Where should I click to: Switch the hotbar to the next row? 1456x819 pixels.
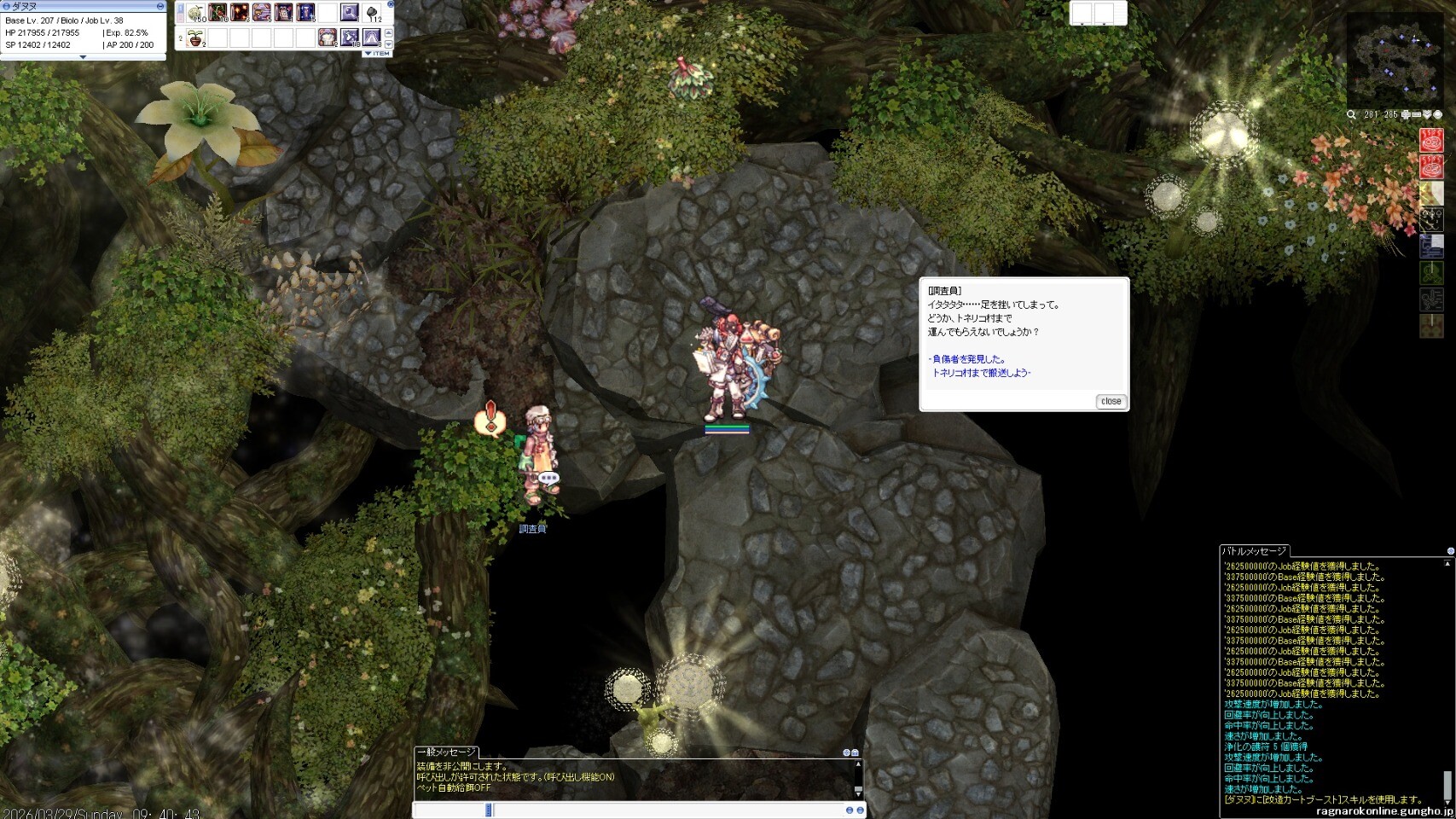click(x=389, y=43)
